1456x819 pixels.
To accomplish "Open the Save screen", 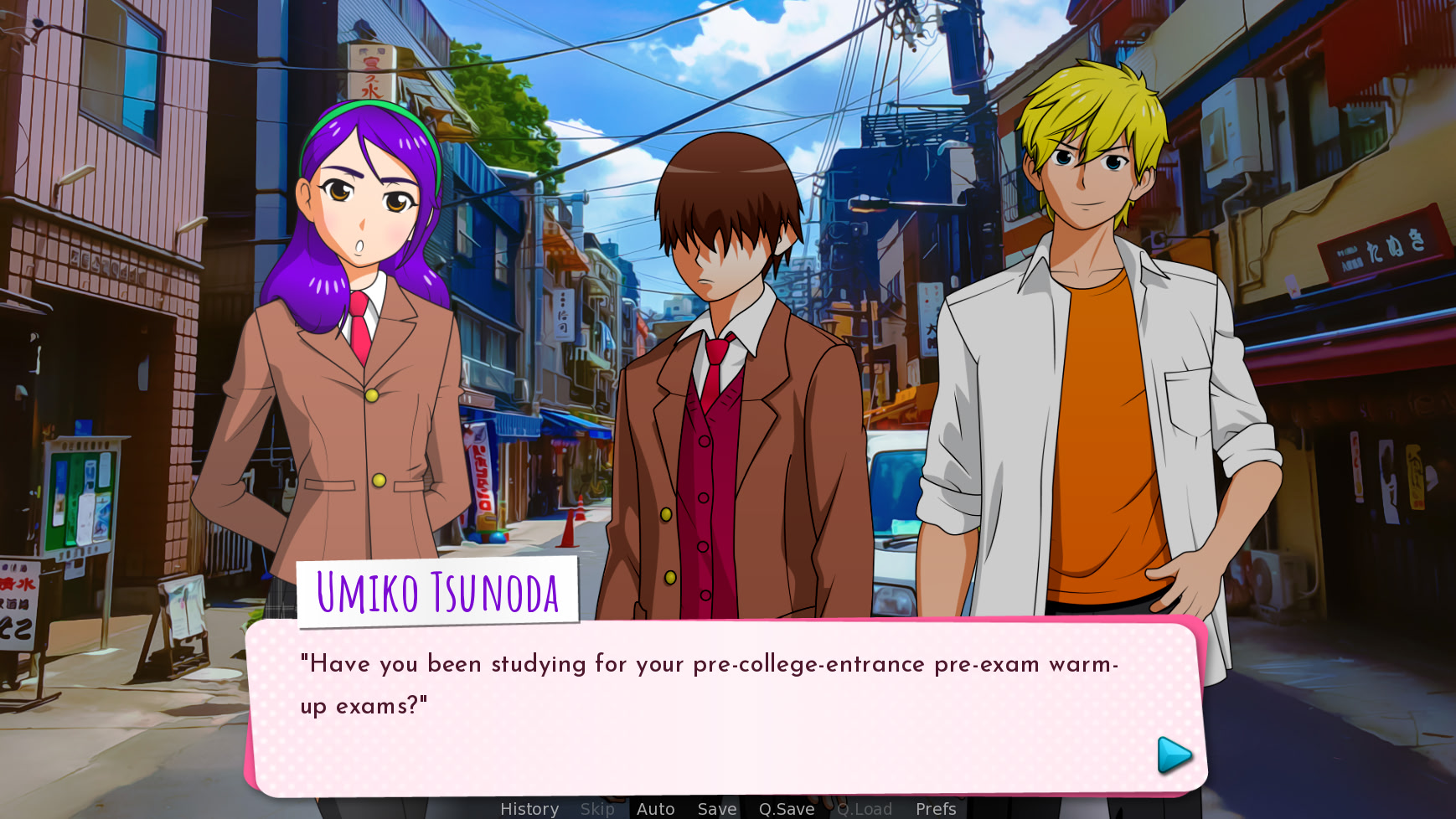I will point(716,809).
